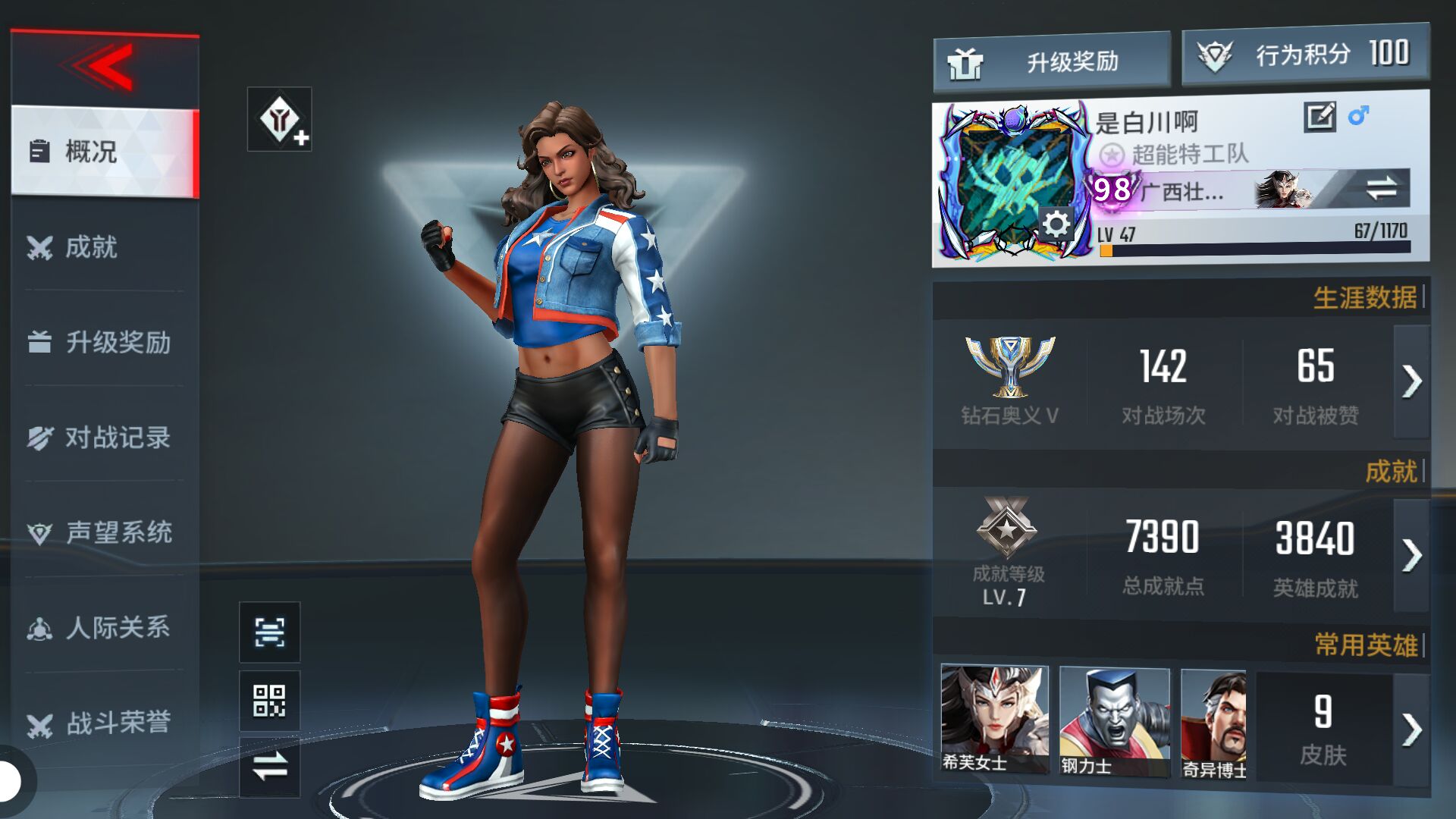Select the 希芙女士 hero portrait
1456x819 pixels.
click(994, 719)
